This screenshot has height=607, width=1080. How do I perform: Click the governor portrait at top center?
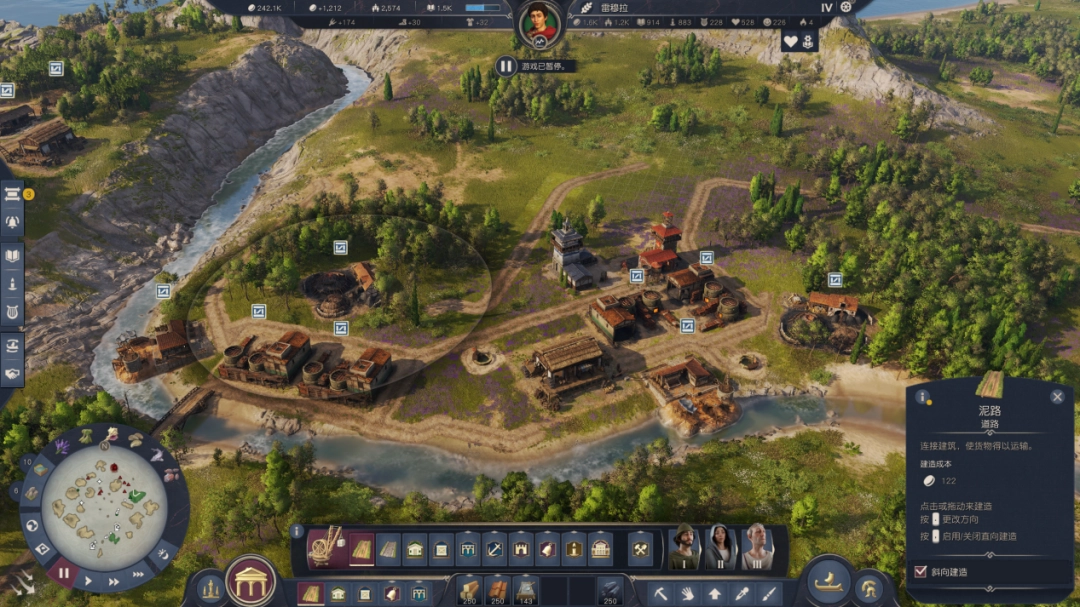[540, 25]
